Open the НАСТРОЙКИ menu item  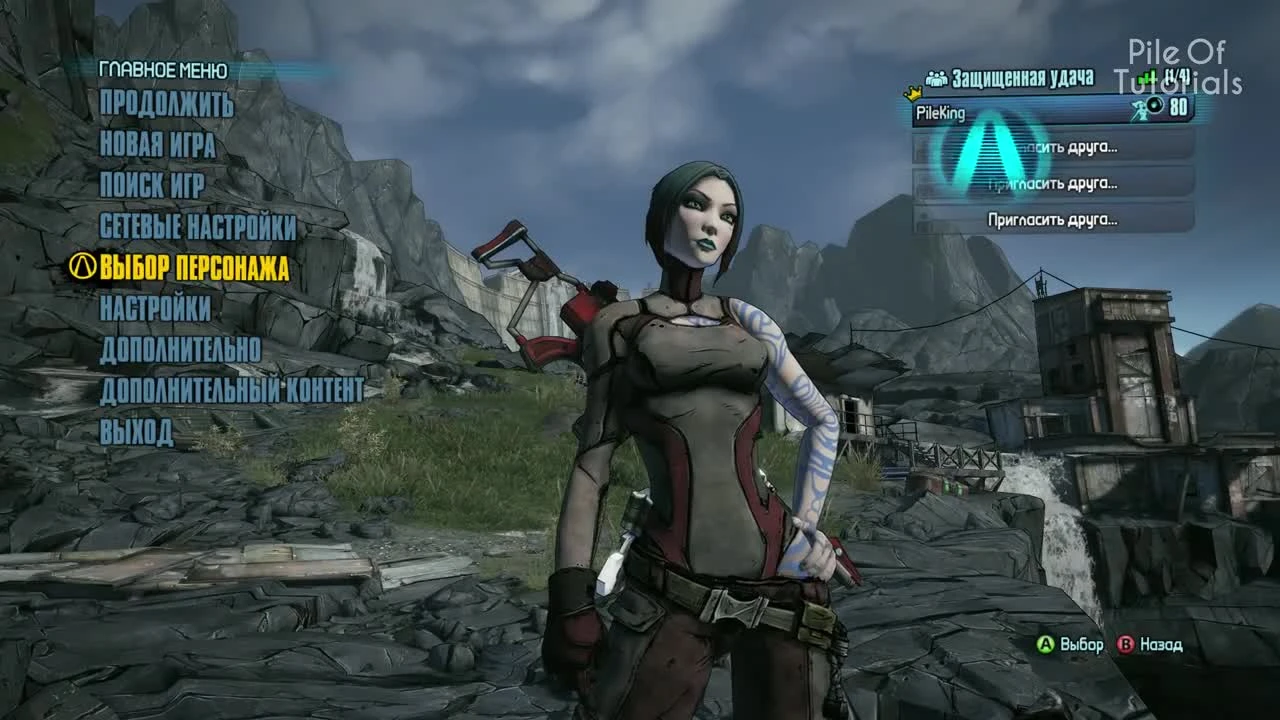154,306
